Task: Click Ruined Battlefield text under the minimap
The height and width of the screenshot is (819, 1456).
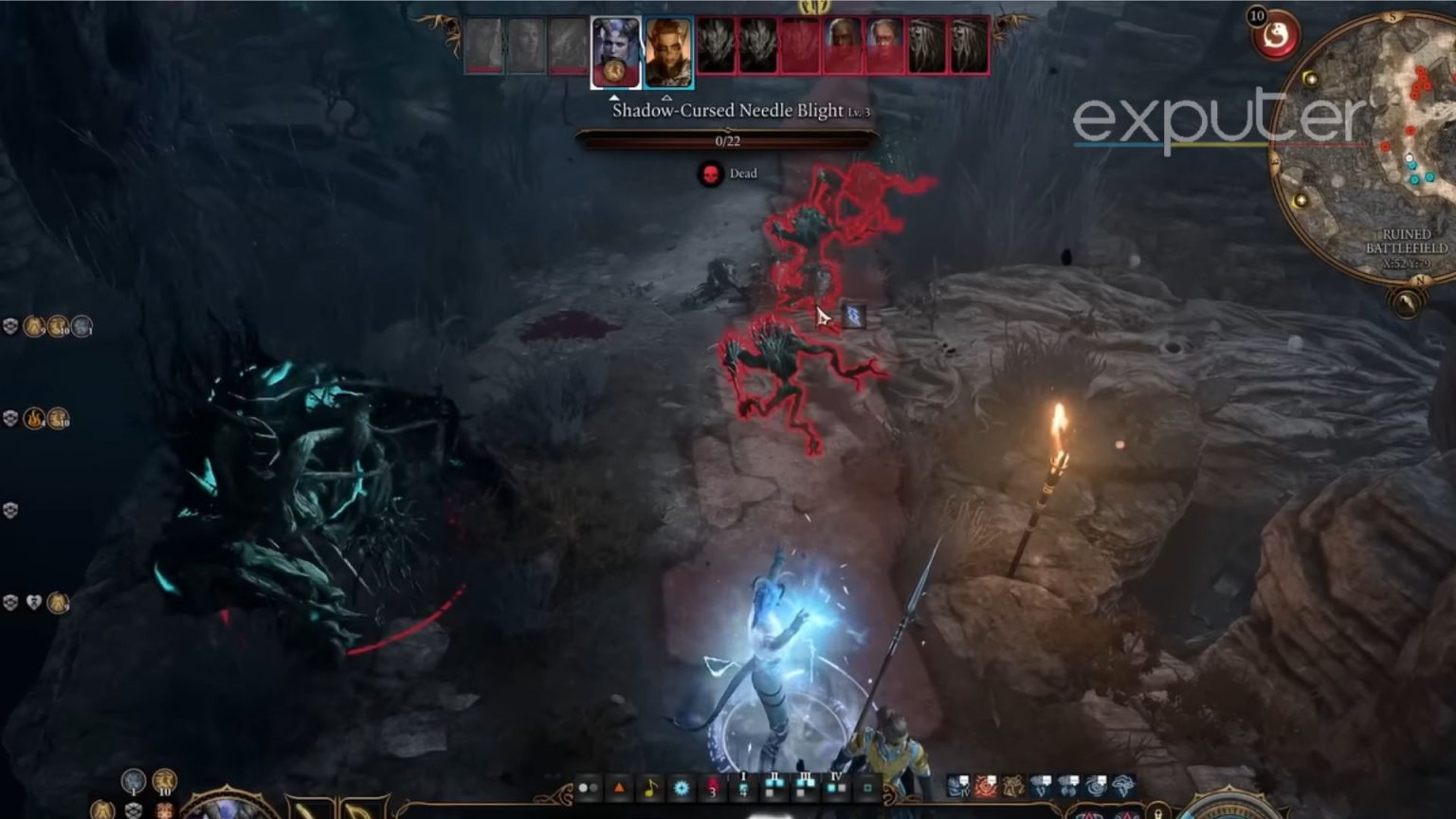Action: pos(1408,240)
